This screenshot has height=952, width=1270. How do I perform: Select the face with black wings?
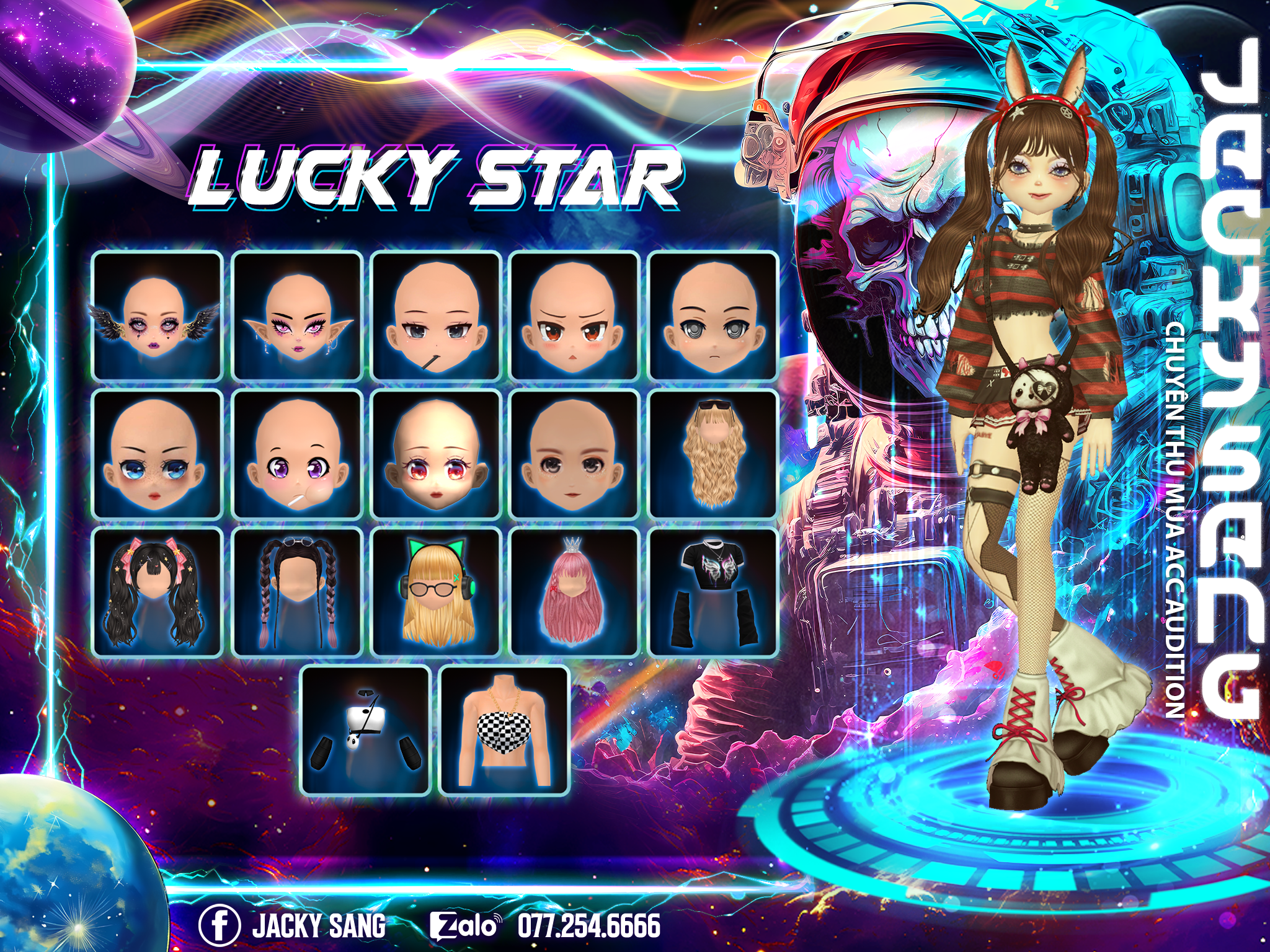pyautogui.click(x=157, y=316)
